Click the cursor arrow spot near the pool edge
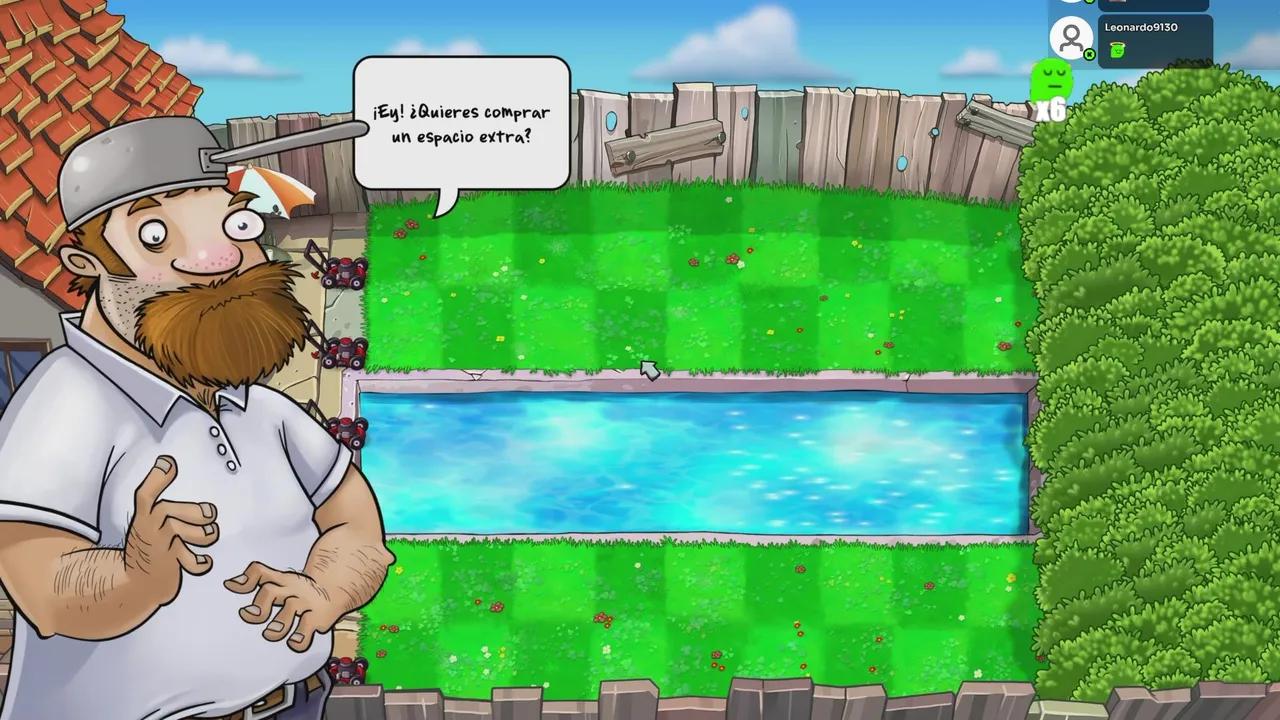The height and width of the screenshot is (720, 1280). (648, 371)
